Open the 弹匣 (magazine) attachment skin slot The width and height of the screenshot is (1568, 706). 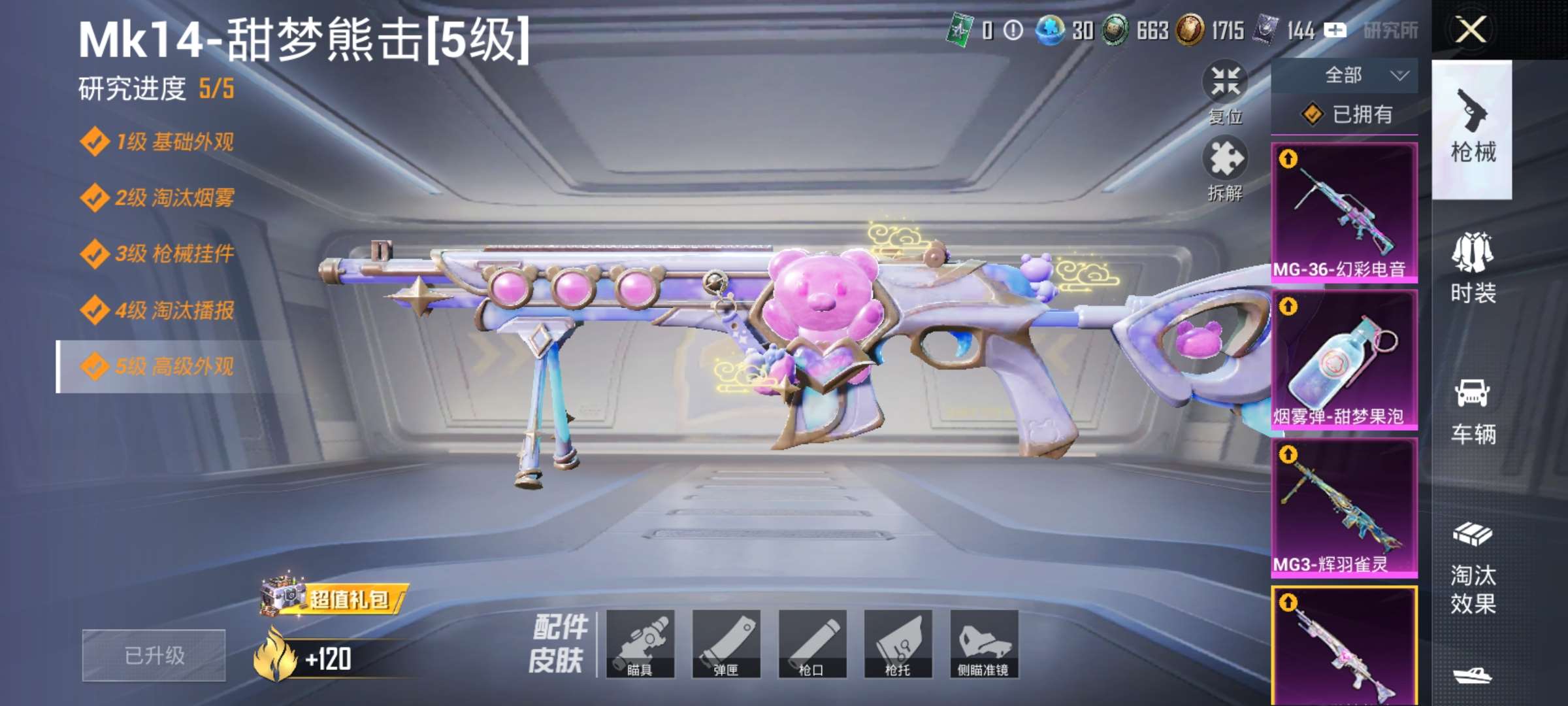click(x=726, y=644)
